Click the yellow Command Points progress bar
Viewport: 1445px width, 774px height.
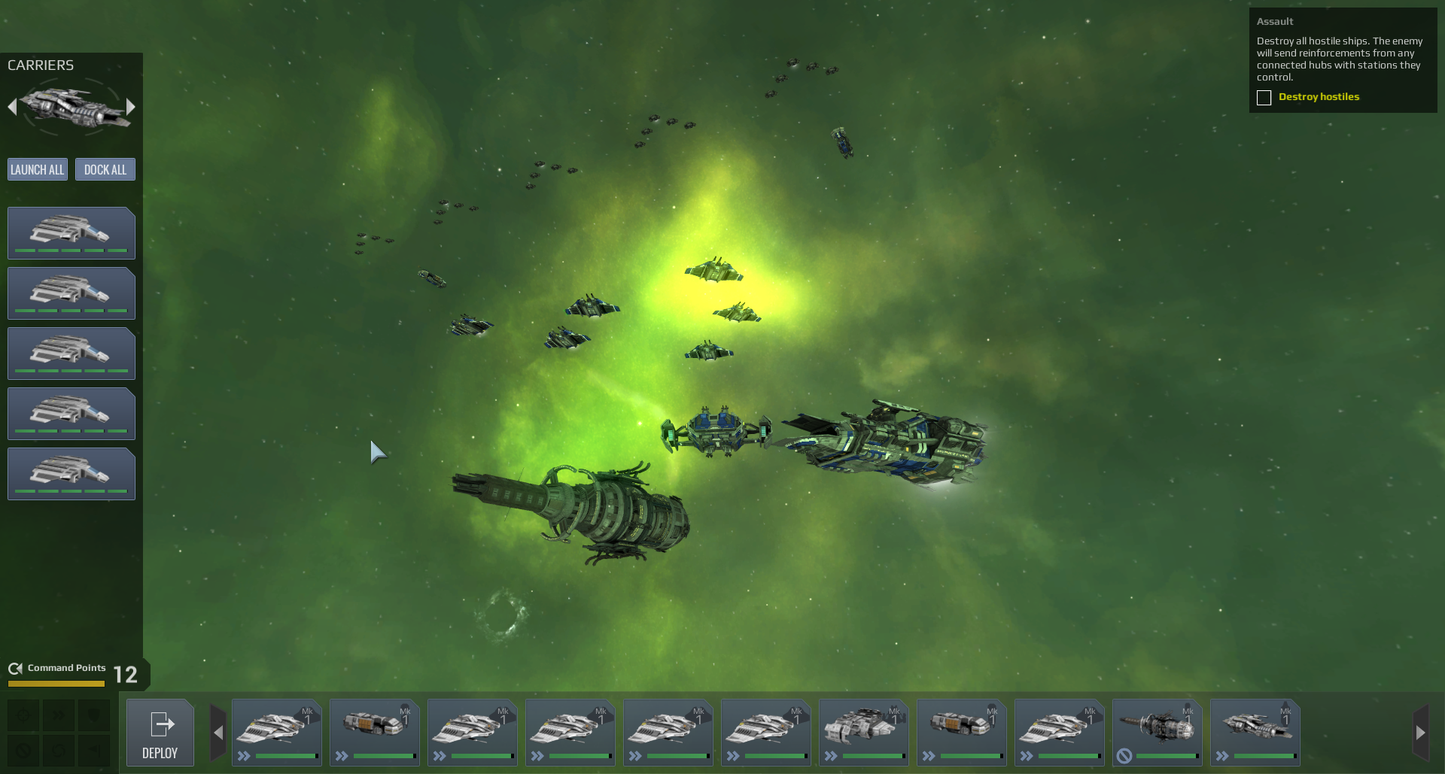pyautogui.click(x=56, y=684)
